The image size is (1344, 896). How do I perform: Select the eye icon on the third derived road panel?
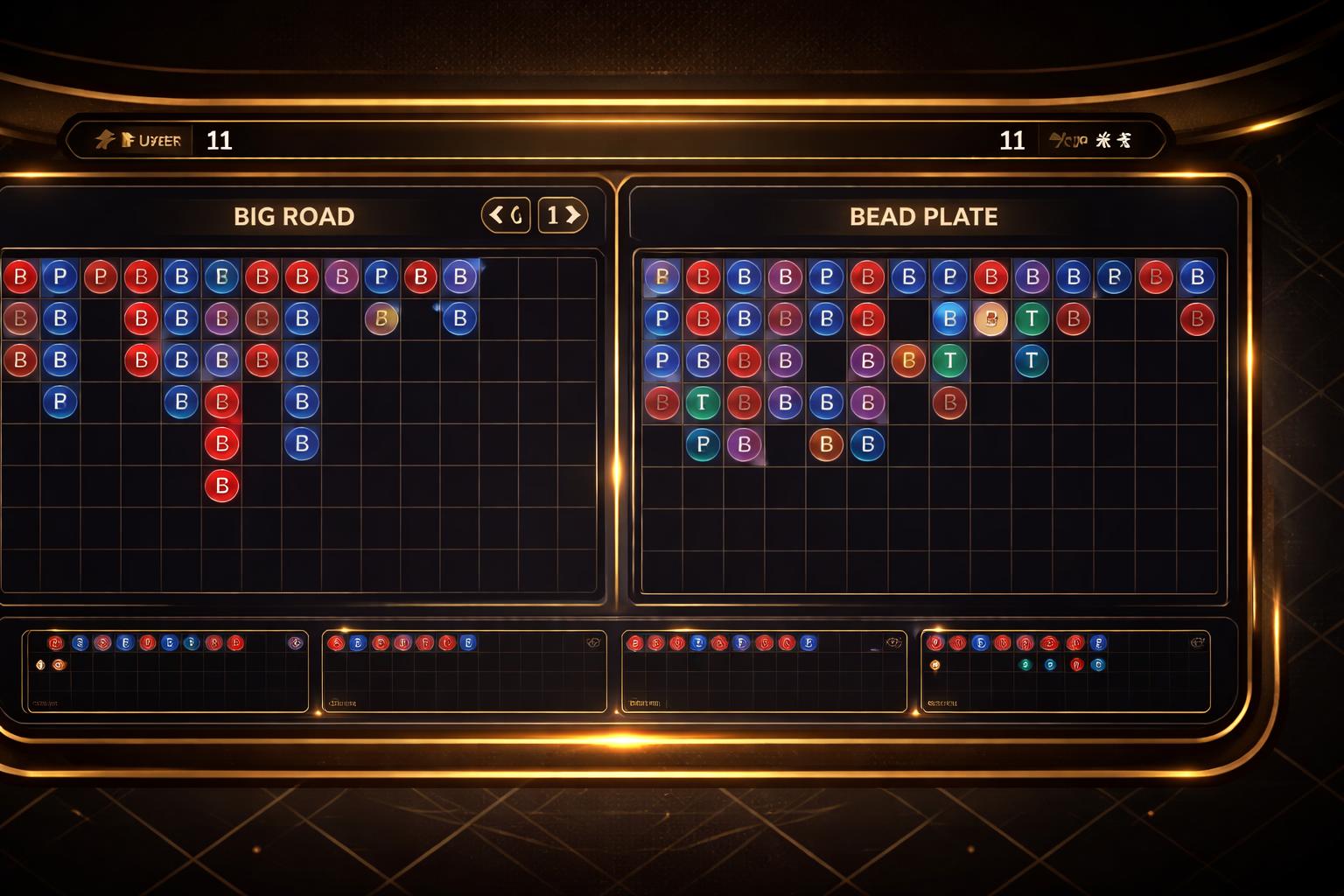893,642
